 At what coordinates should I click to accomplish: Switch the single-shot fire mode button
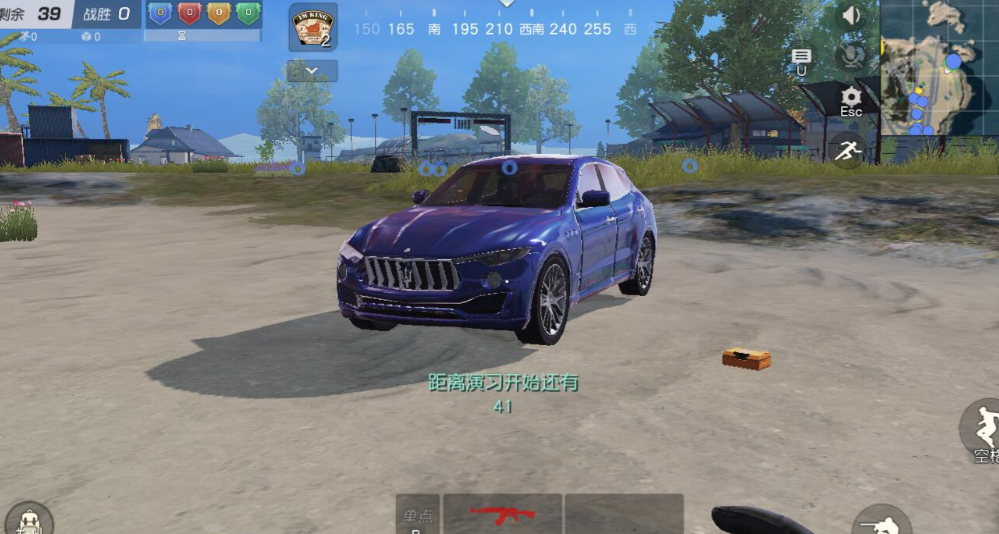point(417,516)
